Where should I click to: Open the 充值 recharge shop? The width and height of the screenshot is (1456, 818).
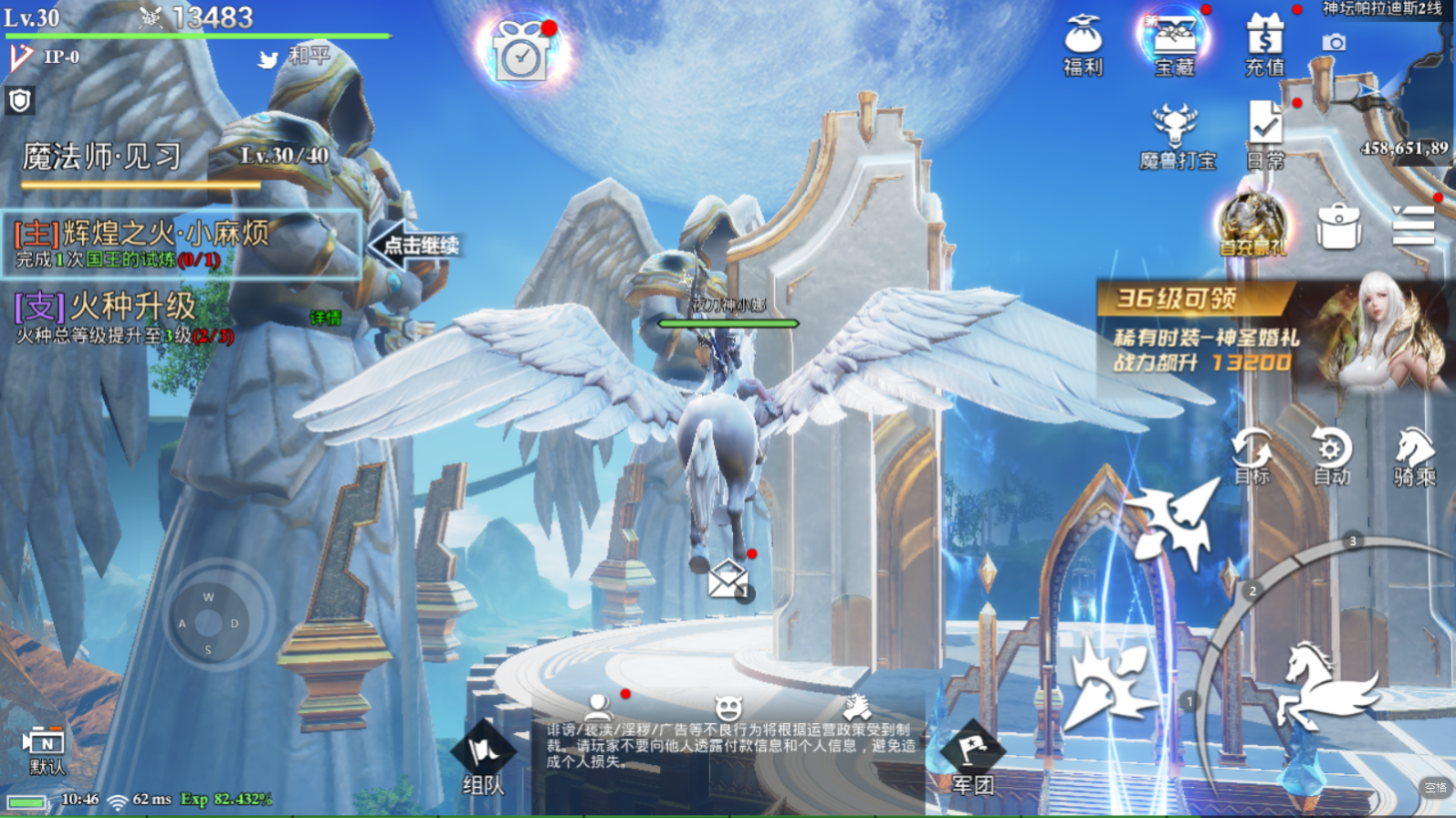click(1264, 45)
